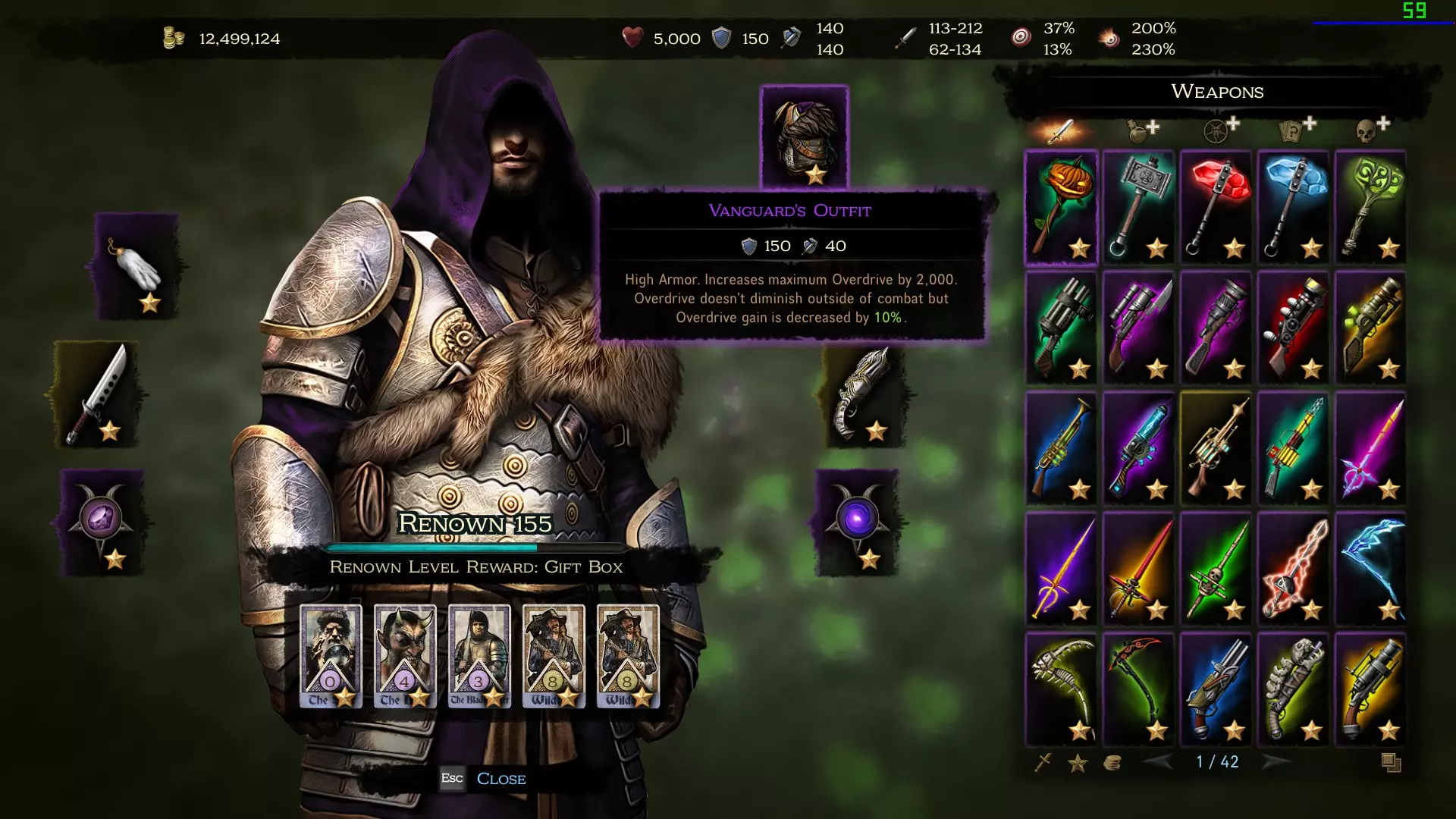Select the horned devil card
1456x819 pixels.
pos(405,656)
